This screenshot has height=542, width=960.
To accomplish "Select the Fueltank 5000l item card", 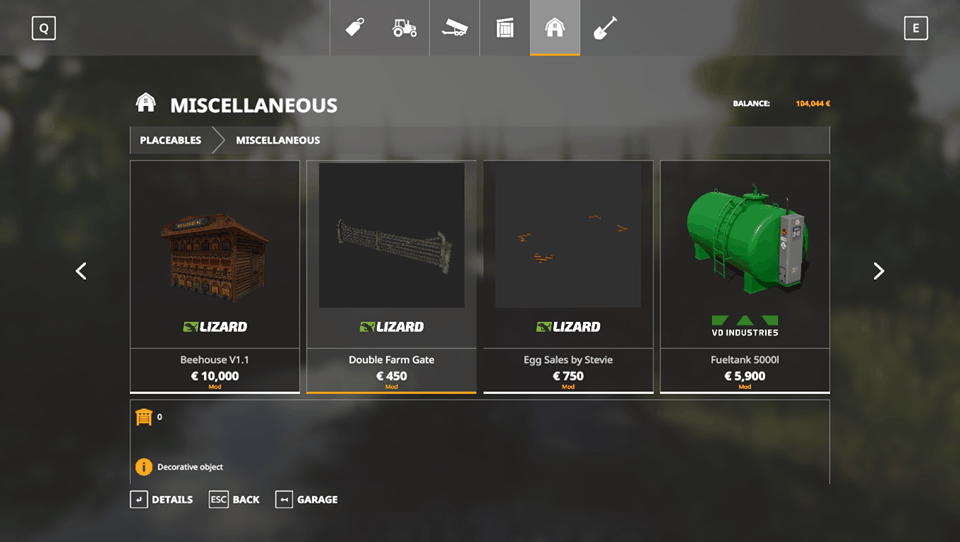I will tap(745, 276).
